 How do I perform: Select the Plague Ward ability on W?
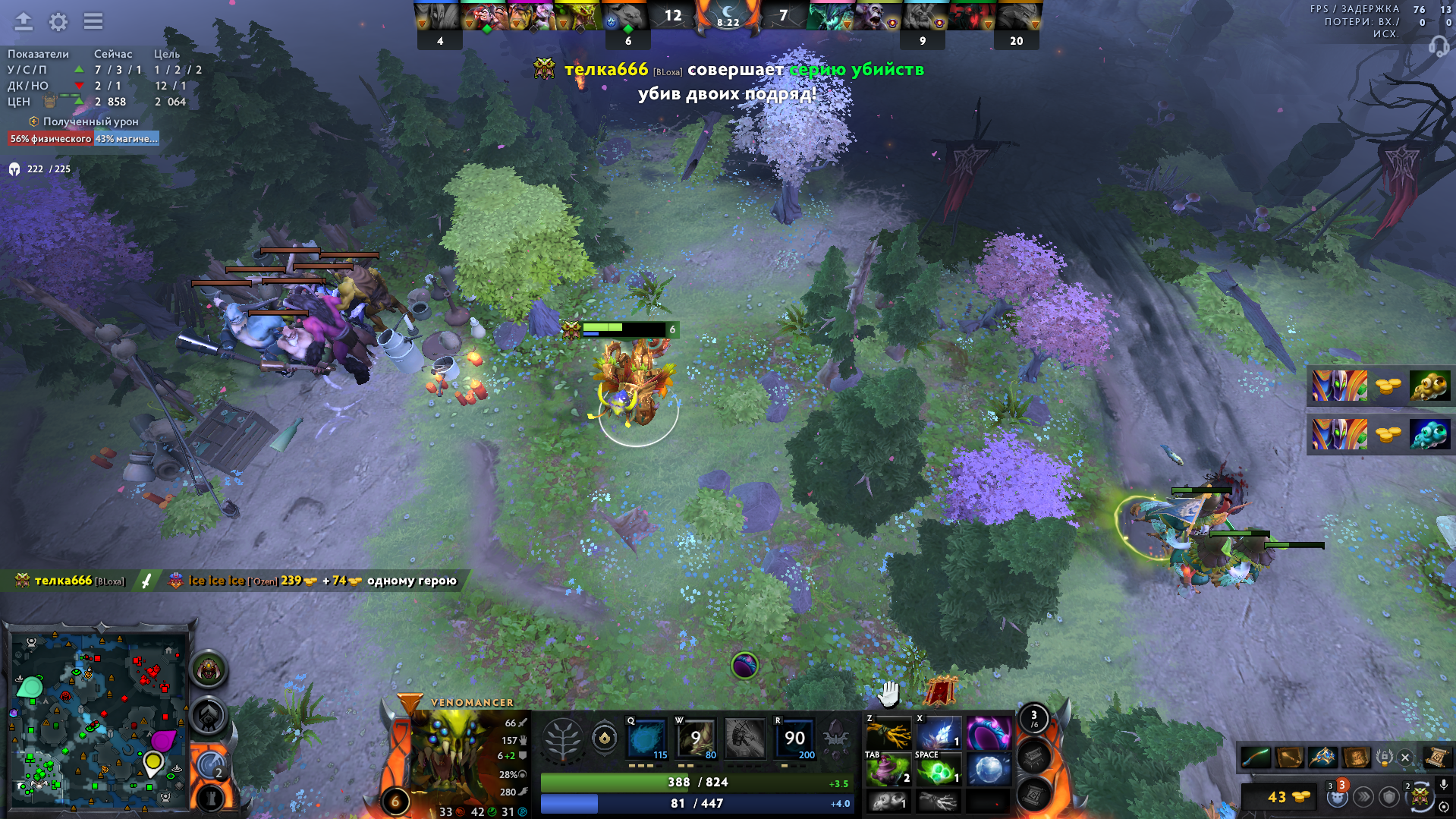pos(696,738)
